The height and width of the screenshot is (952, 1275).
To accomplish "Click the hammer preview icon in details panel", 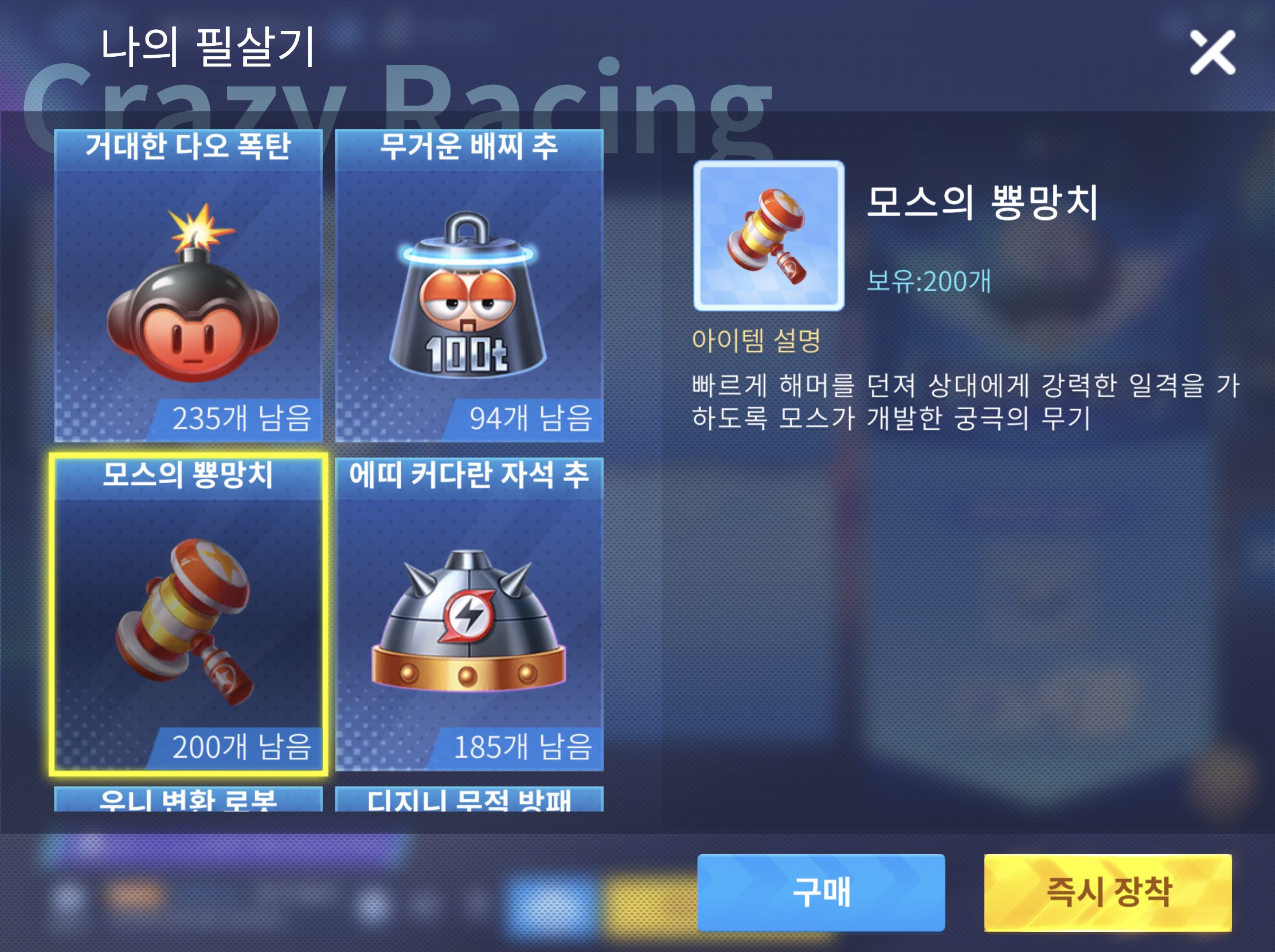I will point(768,236).
